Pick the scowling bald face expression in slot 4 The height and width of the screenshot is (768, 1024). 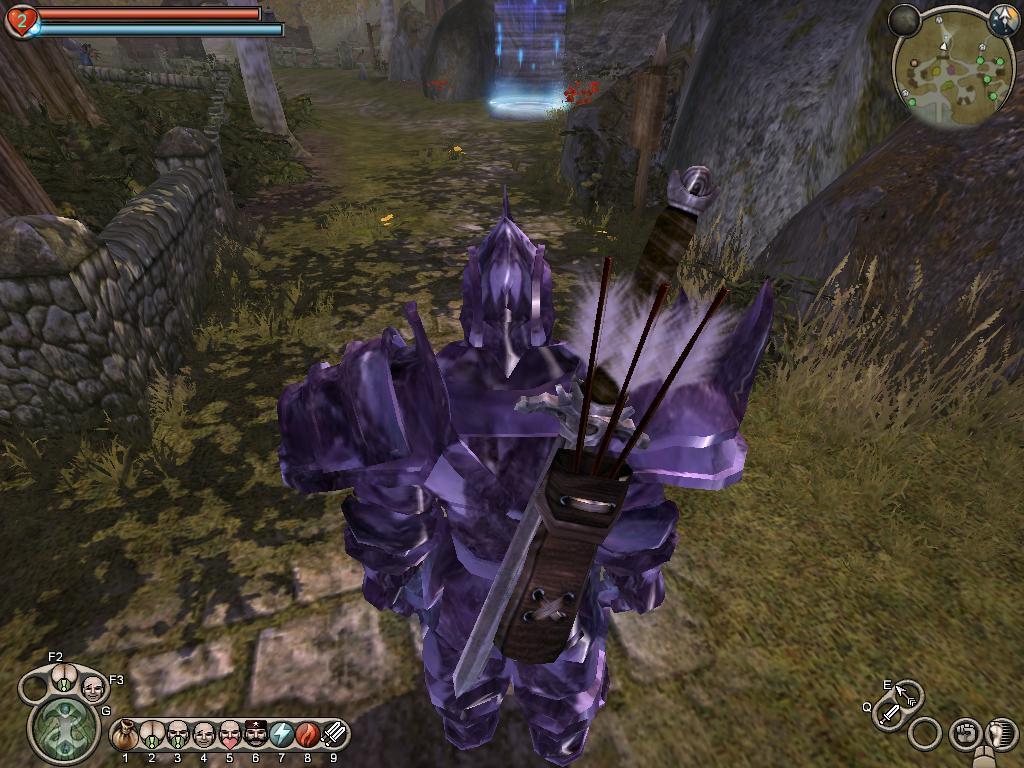(204, 737)
